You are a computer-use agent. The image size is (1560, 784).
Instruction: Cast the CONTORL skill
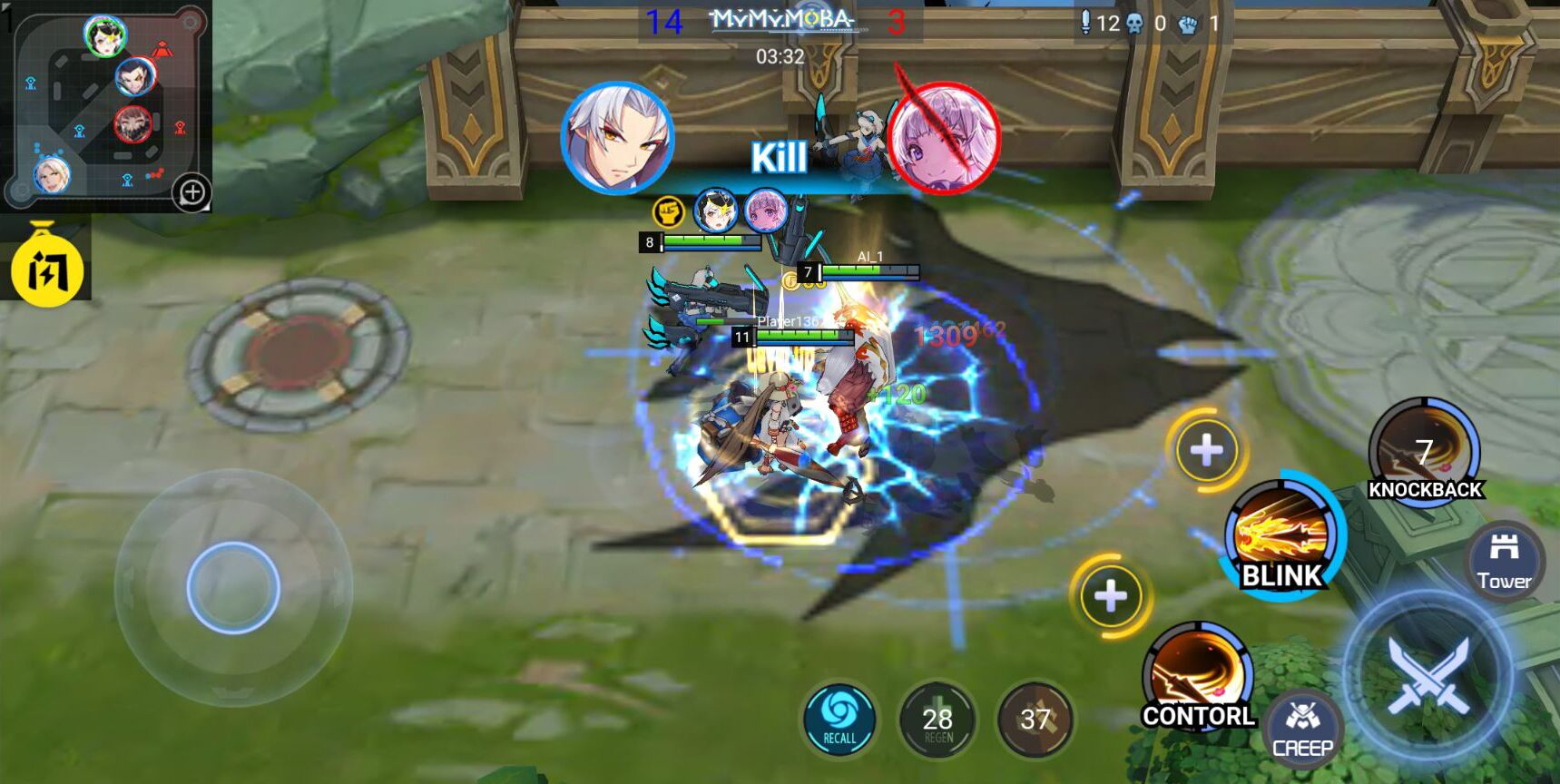click(x=1198, y=676)
